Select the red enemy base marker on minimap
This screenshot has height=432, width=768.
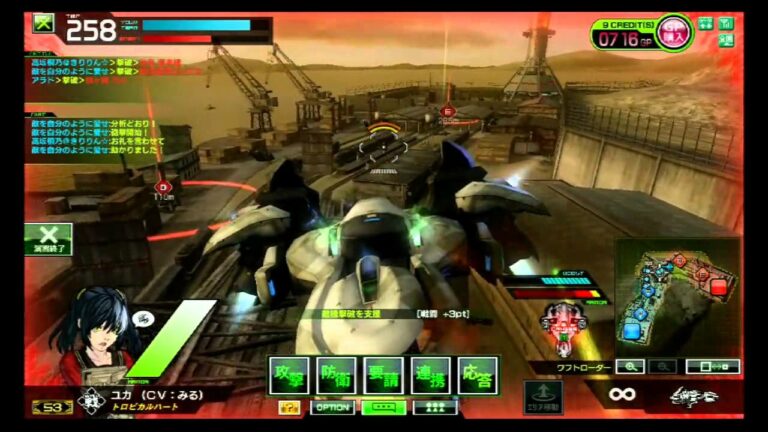click(x=718, y=288)
